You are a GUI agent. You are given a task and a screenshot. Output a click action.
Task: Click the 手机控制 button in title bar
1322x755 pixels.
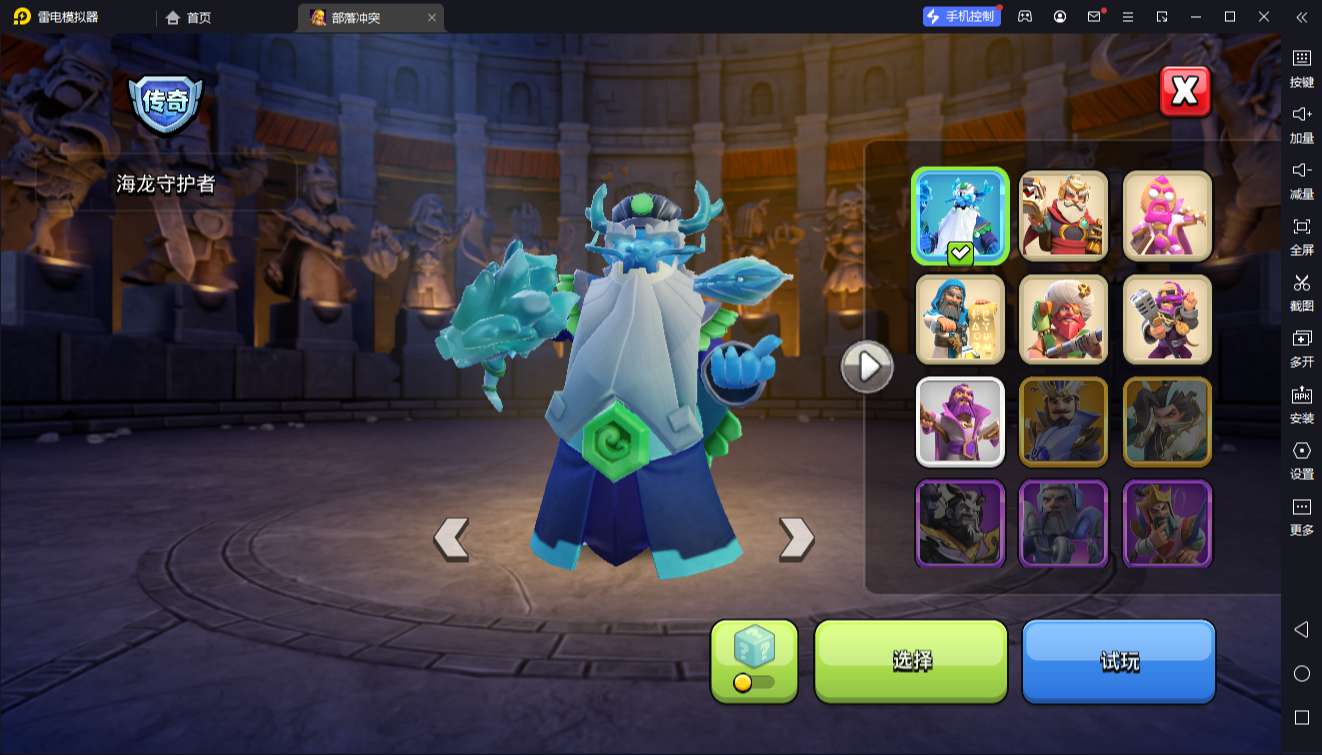coord(961,17)
